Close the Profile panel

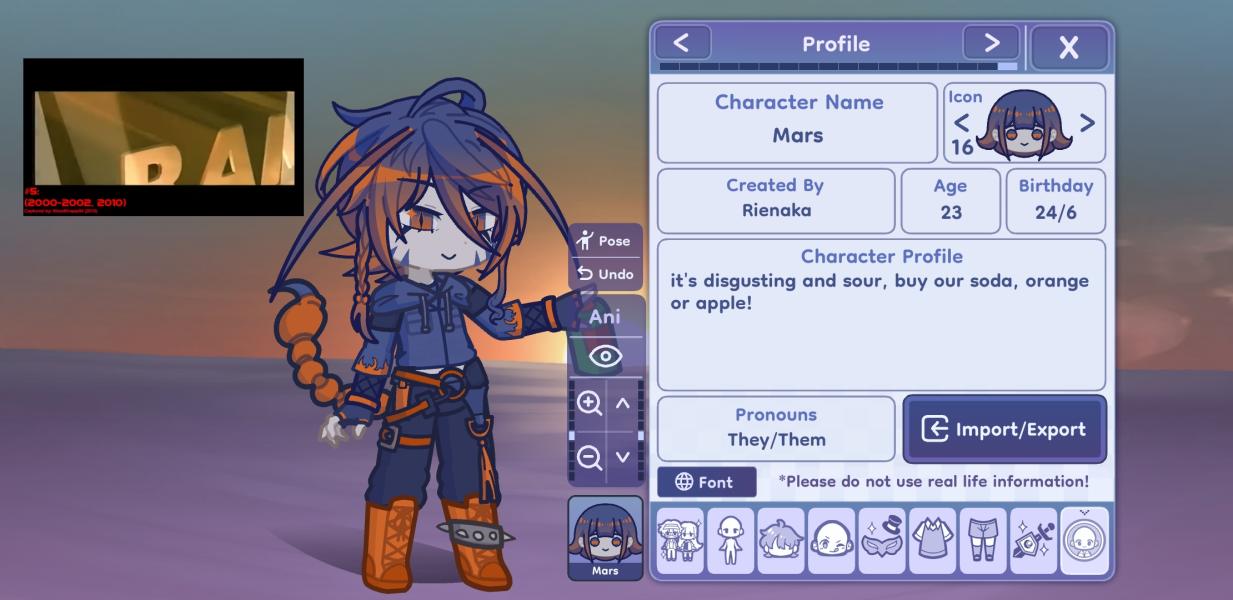point(1069,47)
